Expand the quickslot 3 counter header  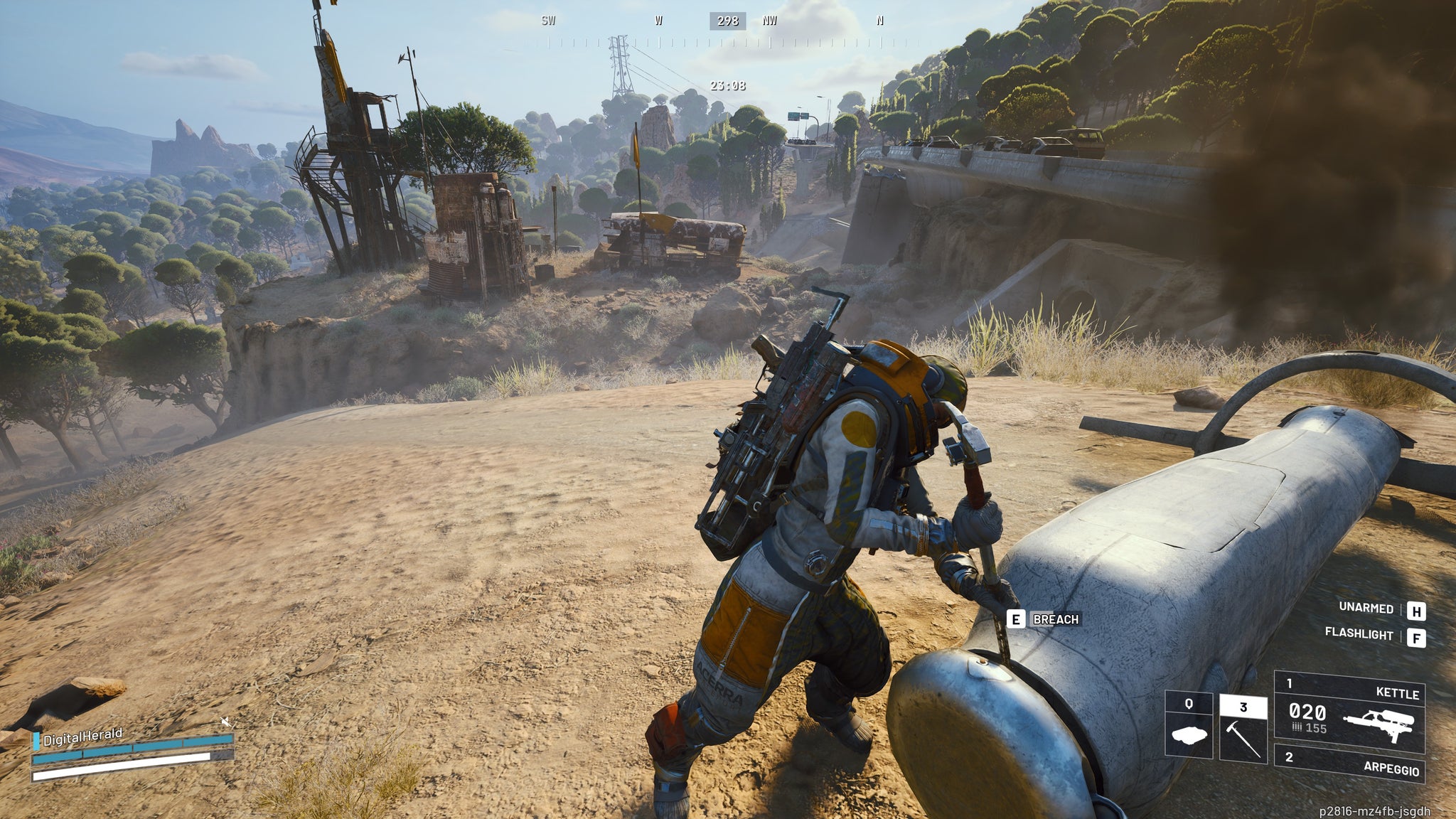tap(1243, 707)
